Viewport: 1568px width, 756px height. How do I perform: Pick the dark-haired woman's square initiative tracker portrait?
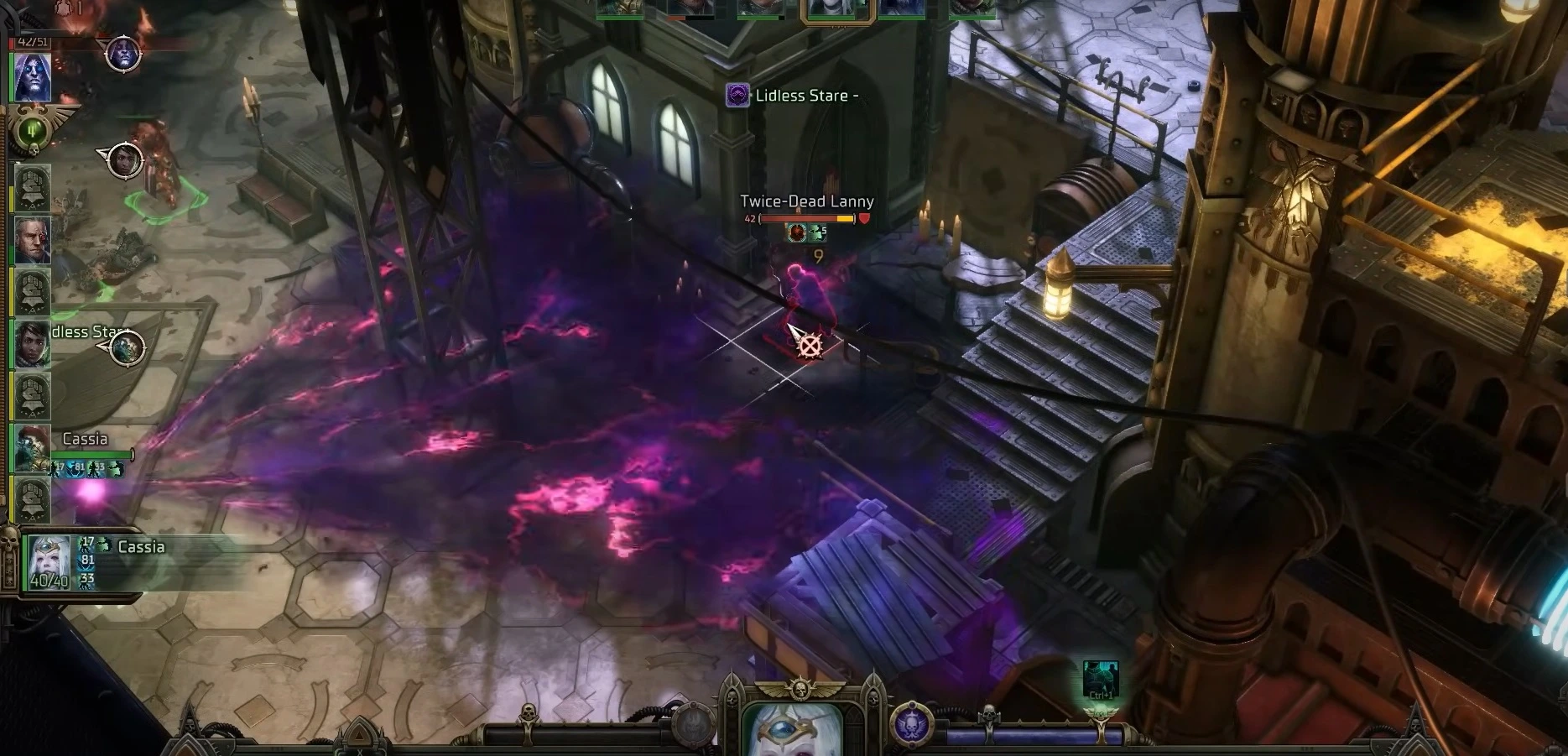pos(33,343)
